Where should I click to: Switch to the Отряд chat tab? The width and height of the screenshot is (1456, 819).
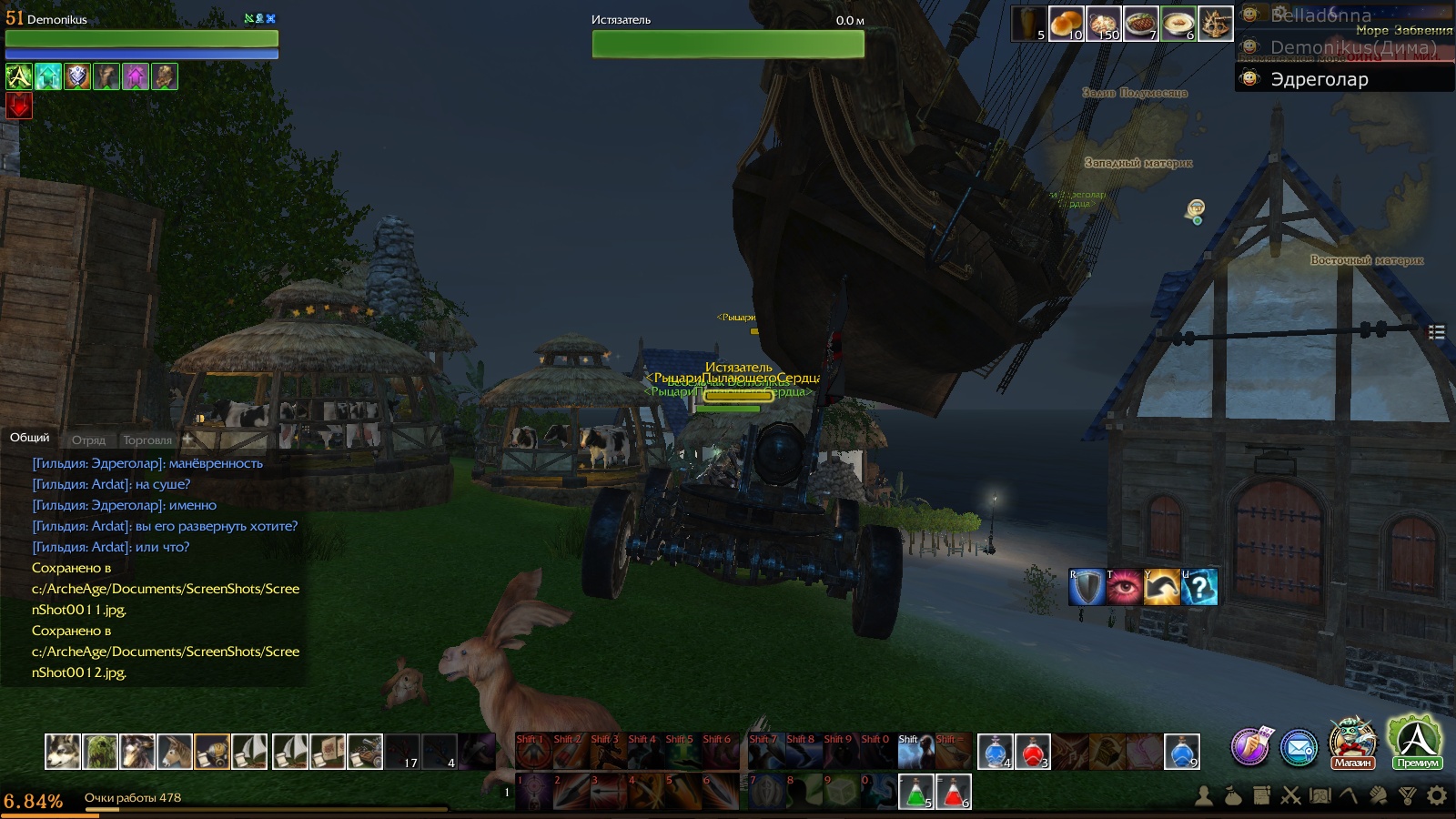coord(88,440)
